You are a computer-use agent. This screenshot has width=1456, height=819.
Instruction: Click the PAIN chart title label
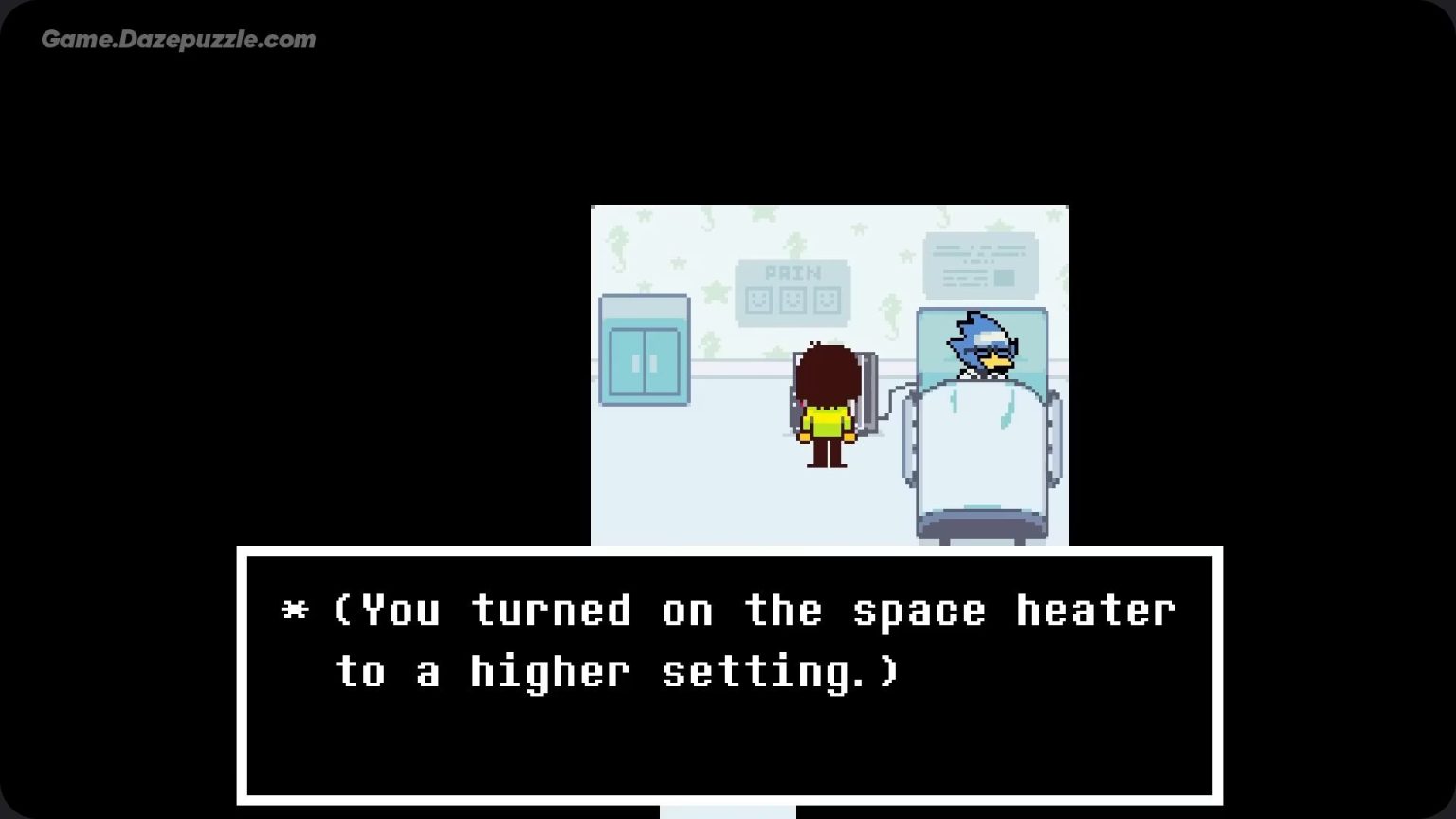pos(793,274)
